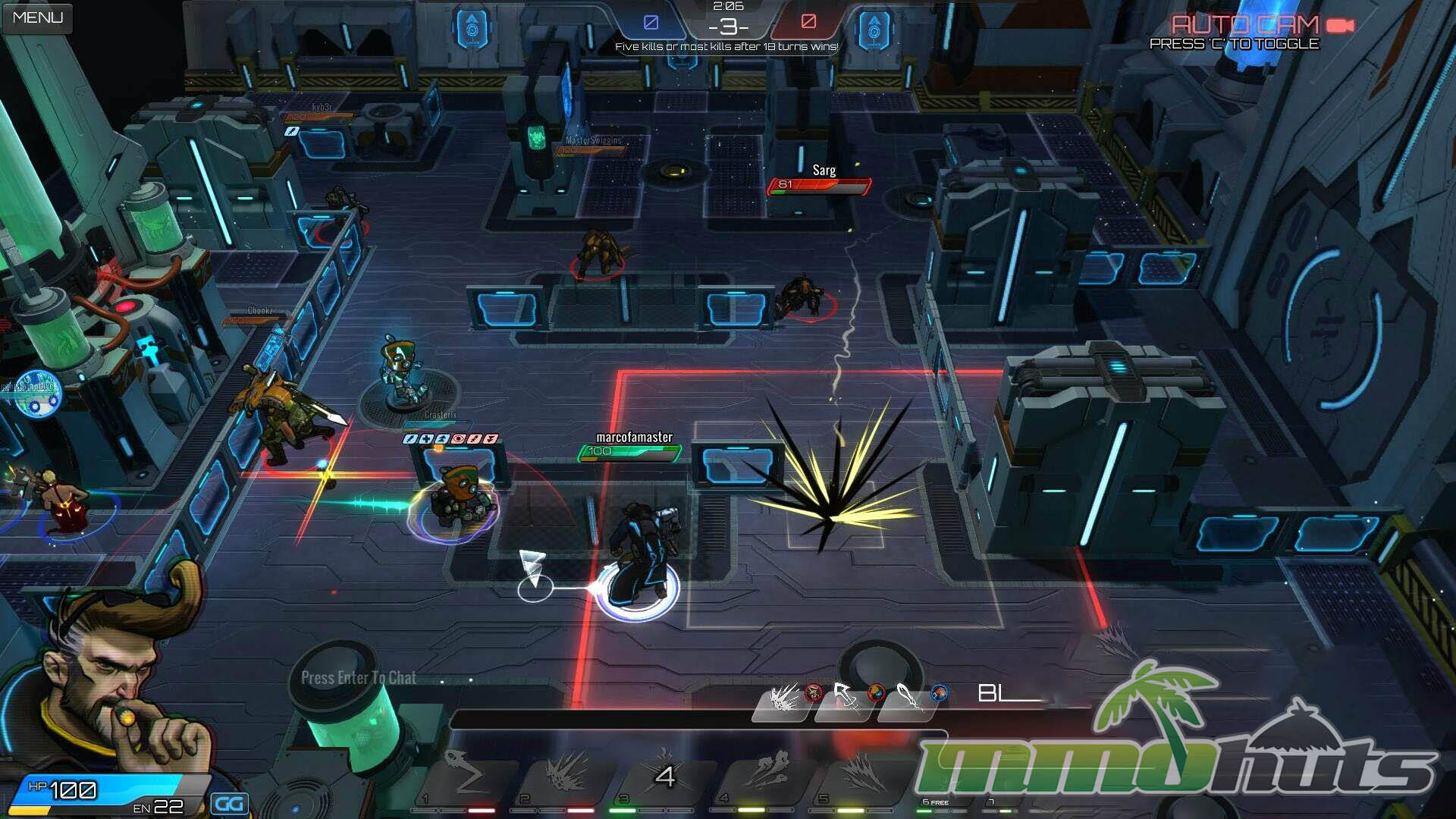Activate the burst explosion ability in slot 2
The height and width of the screenshot is (819, 1456).
565,776
